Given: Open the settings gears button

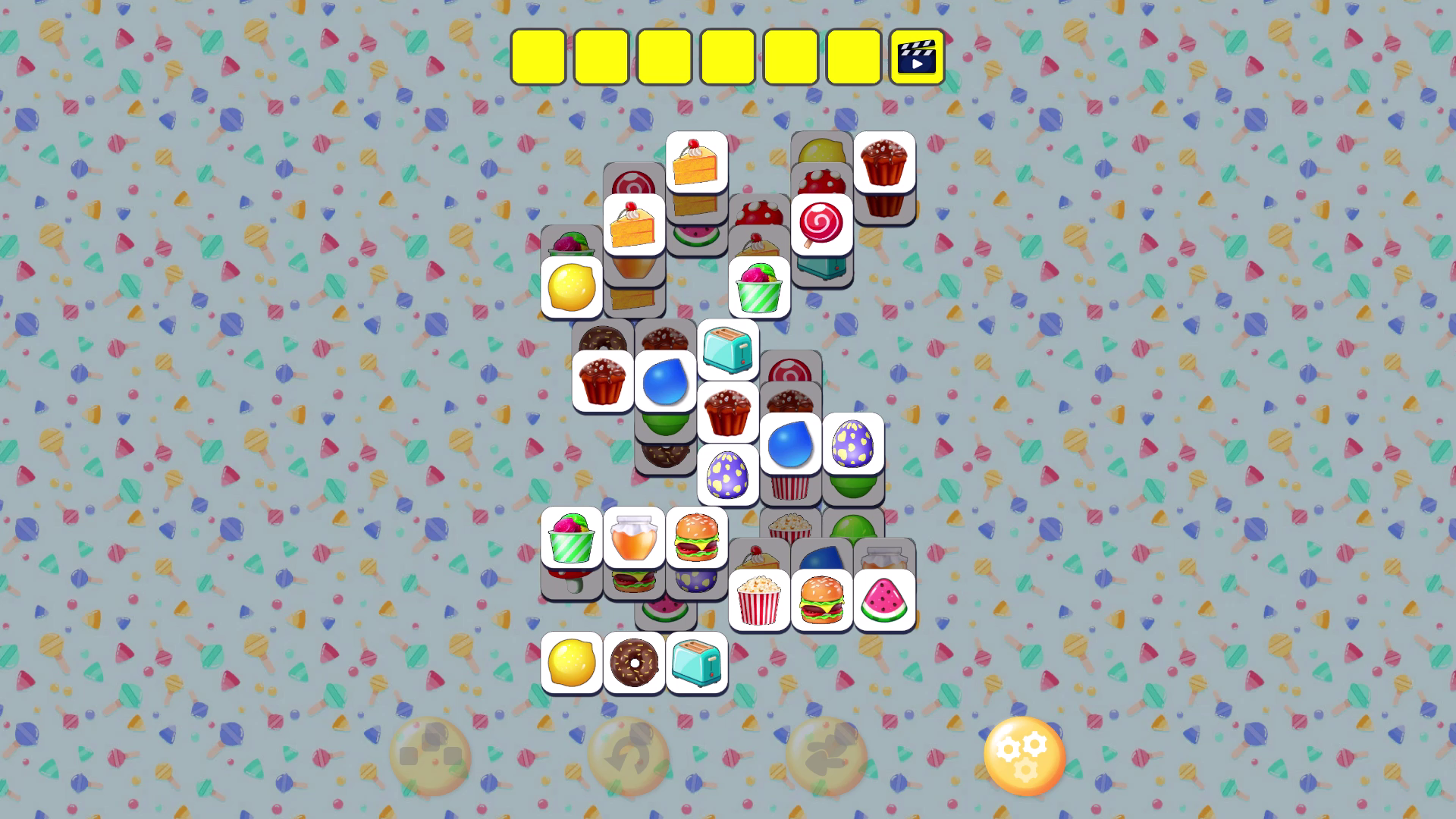Looking at the screenshot, I should point(1025,755).
